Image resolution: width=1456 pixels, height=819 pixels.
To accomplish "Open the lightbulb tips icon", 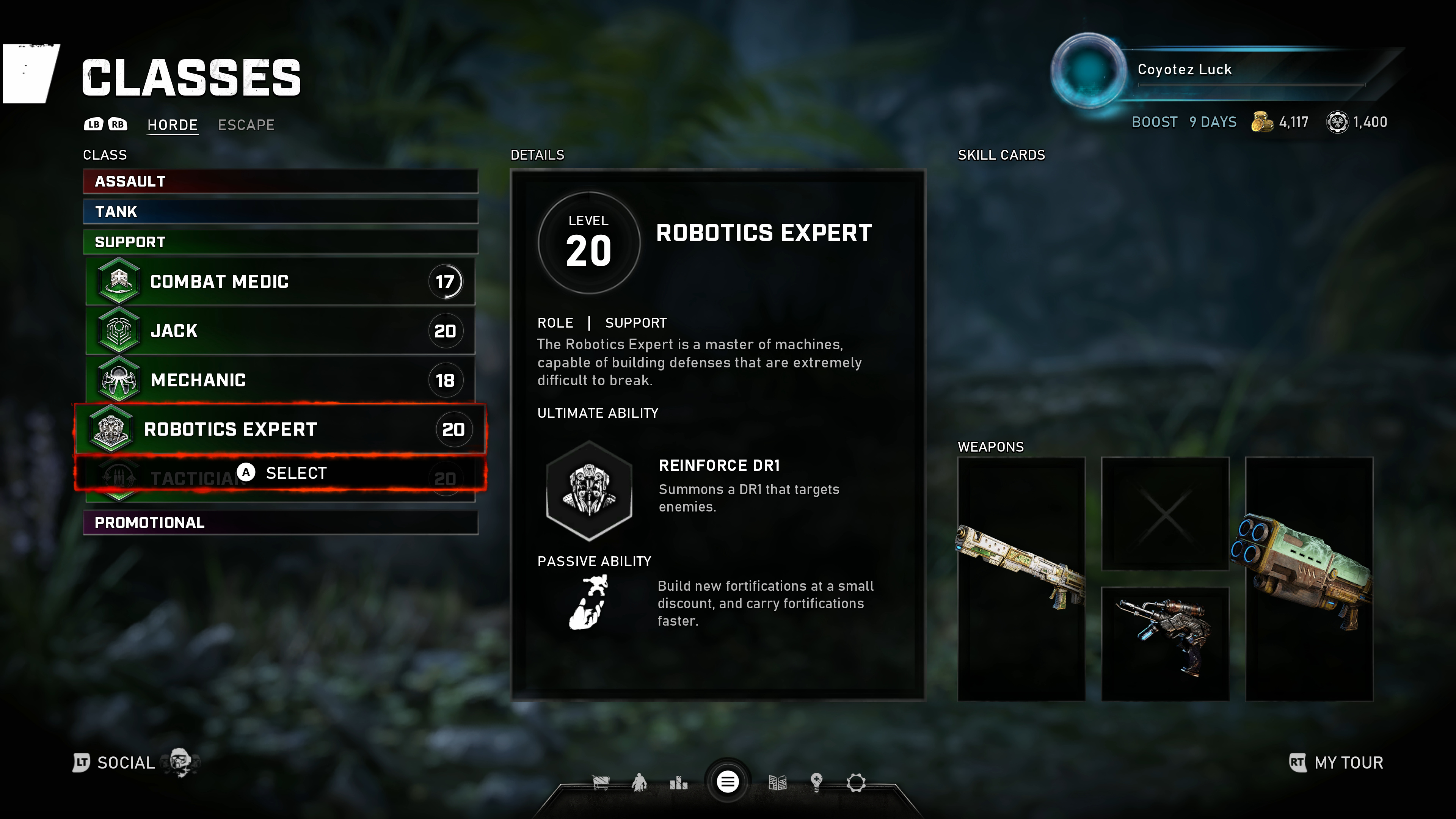I will coord(816,782).
